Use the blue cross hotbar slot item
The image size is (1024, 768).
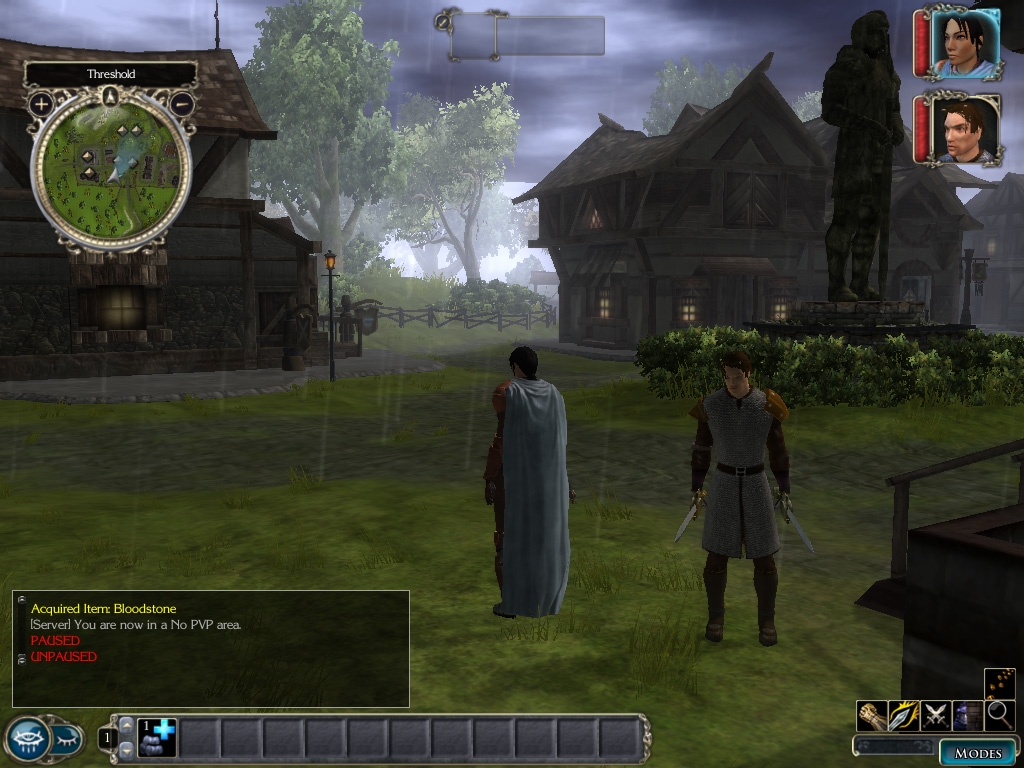coord(157,738)
